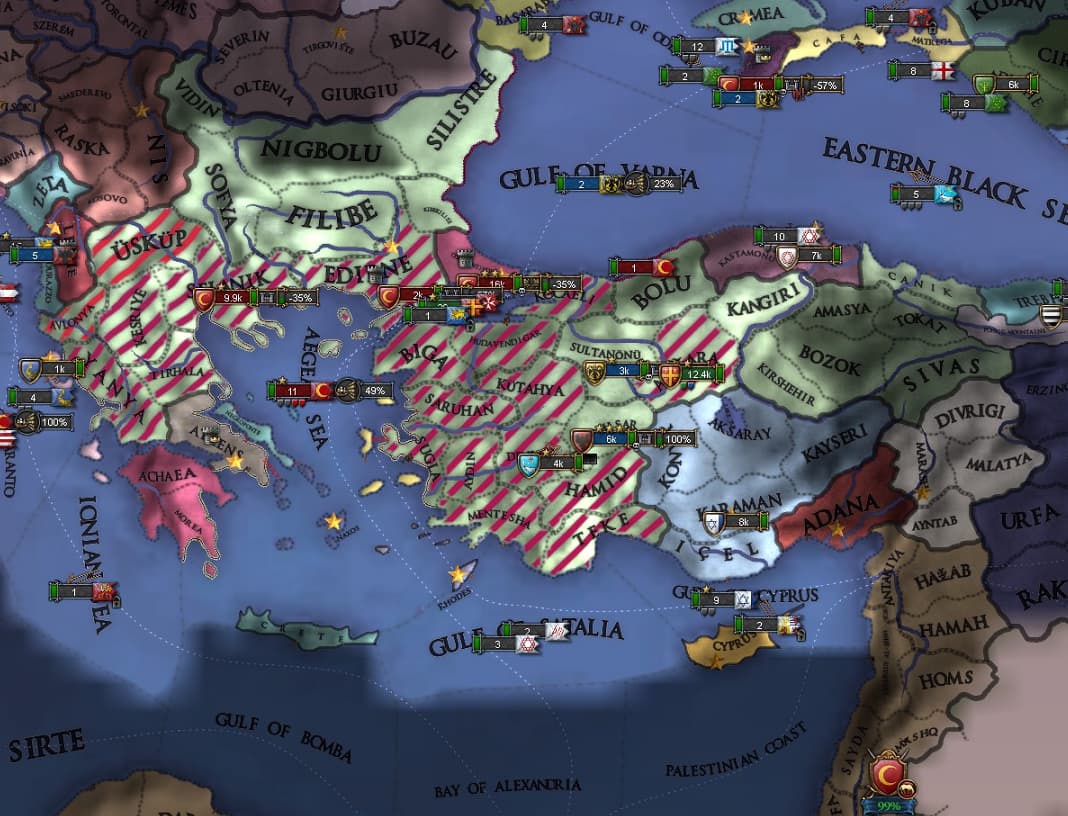Select the 6k army with 100% siege
This screenshot has width=1068, height=816.
tap(611, 439)
